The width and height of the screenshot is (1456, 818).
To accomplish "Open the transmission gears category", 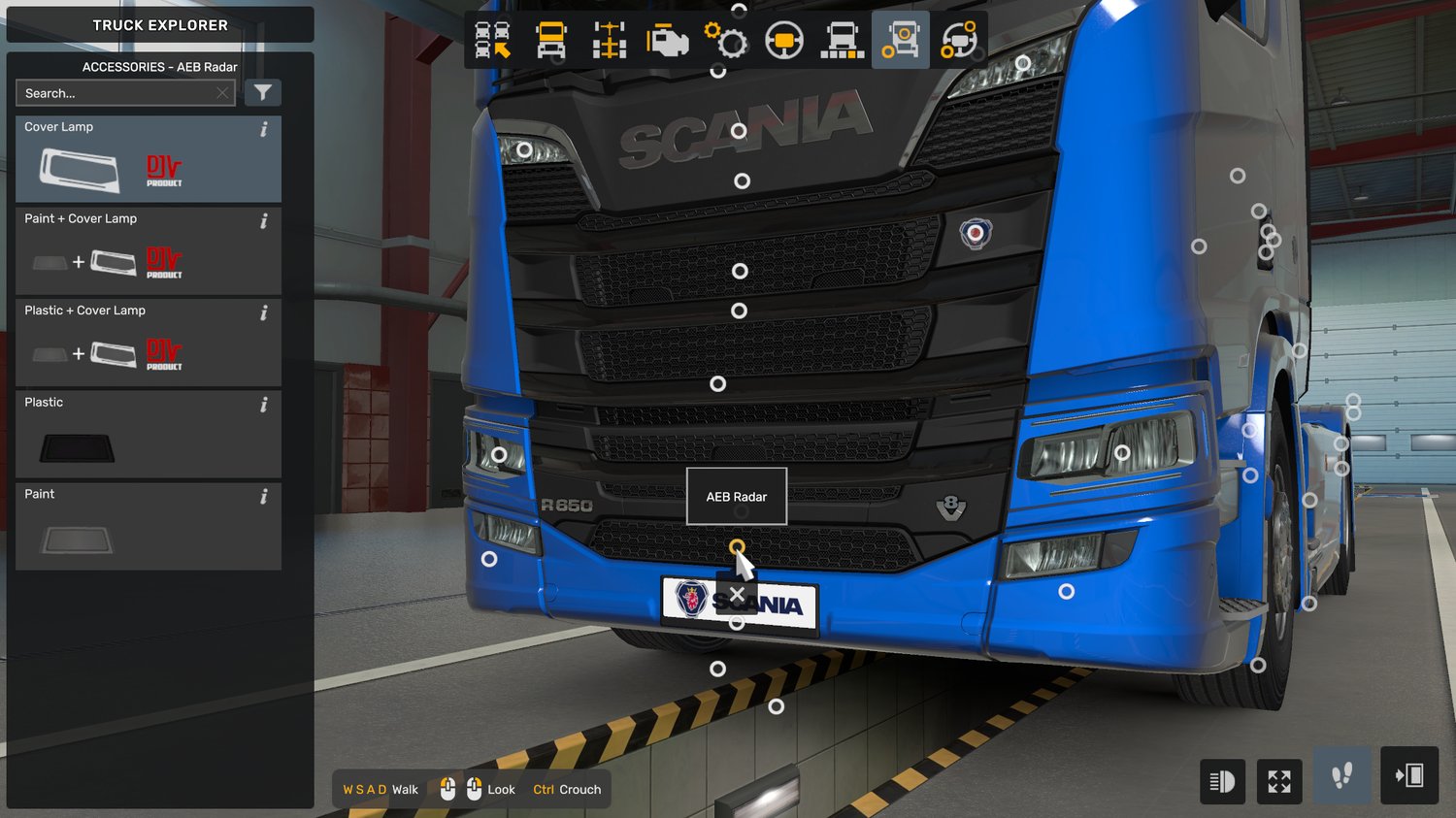I will click(726, 41).
